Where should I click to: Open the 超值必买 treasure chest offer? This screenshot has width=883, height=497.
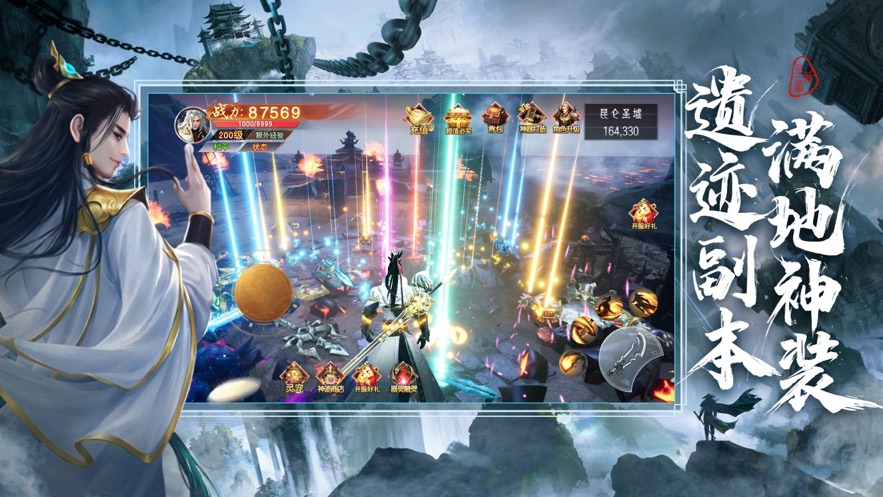457,118
